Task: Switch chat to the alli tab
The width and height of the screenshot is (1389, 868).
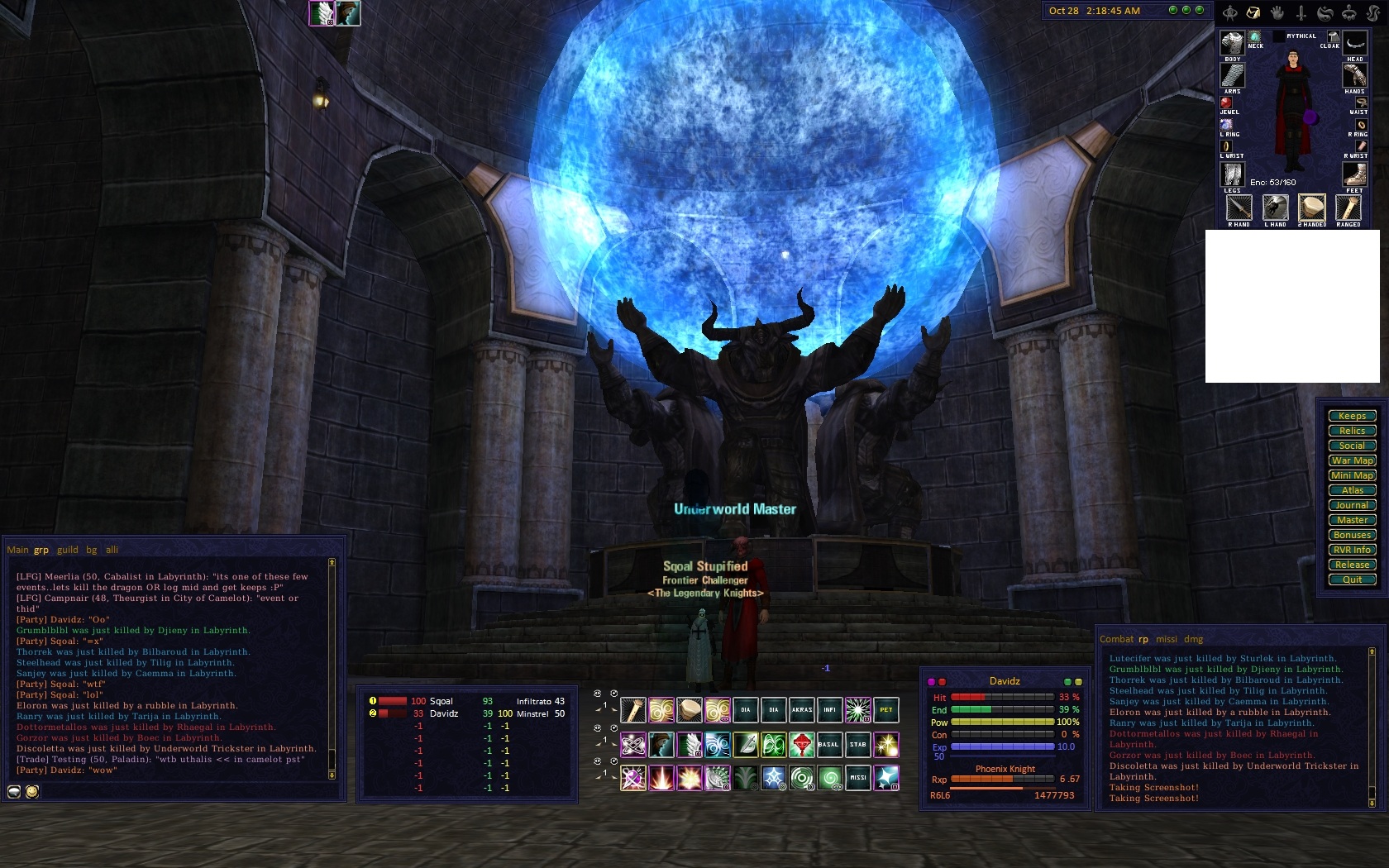Action: pos(112,550)
